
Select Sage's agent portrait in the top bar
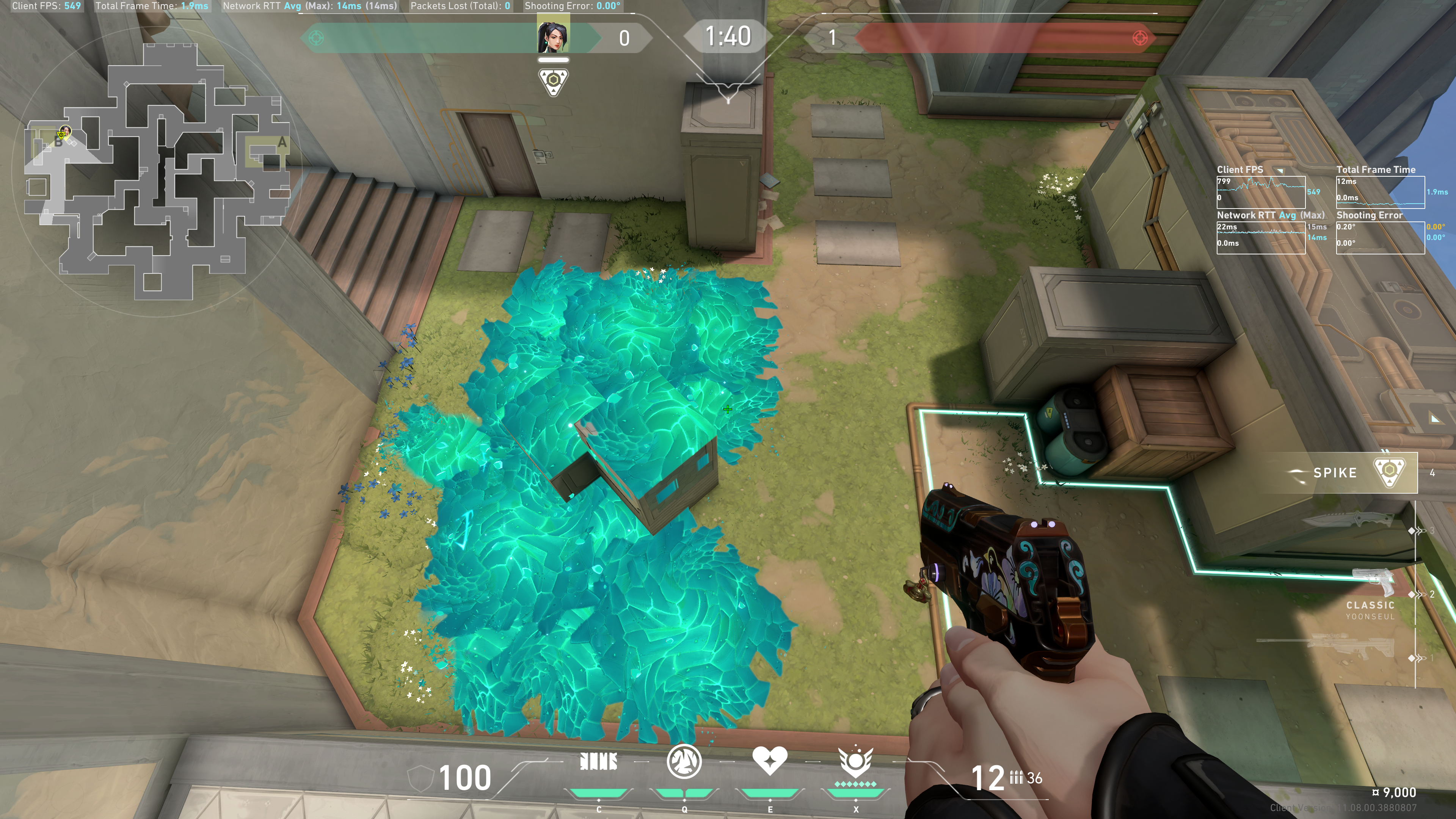[x=553, y=37]
